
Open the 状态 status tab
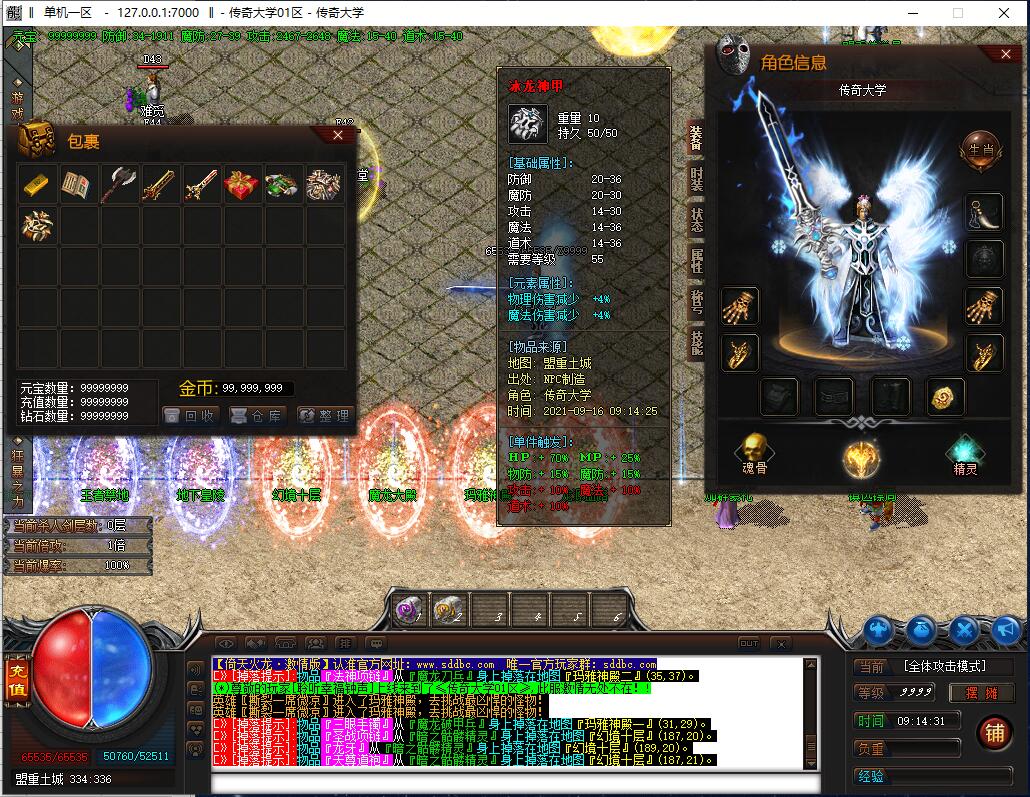696,221
